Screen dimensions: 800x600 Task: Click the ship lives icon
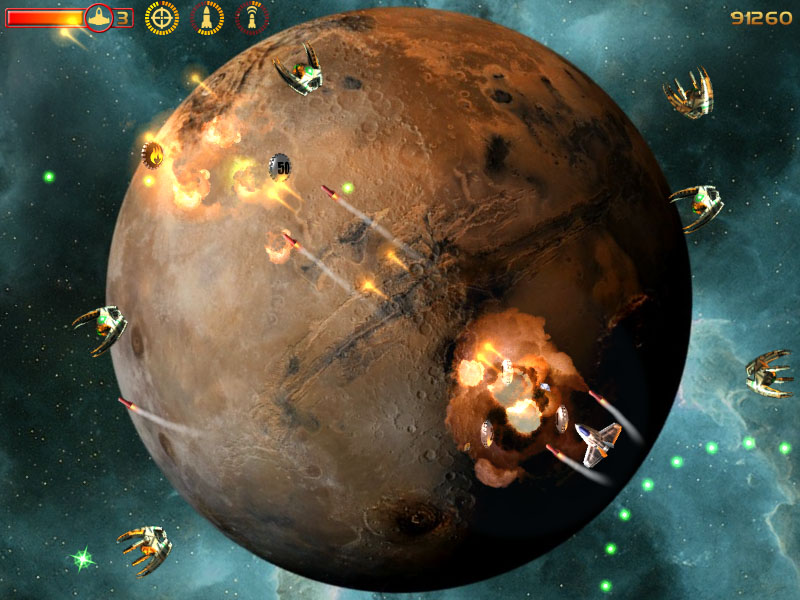point(99,17)
